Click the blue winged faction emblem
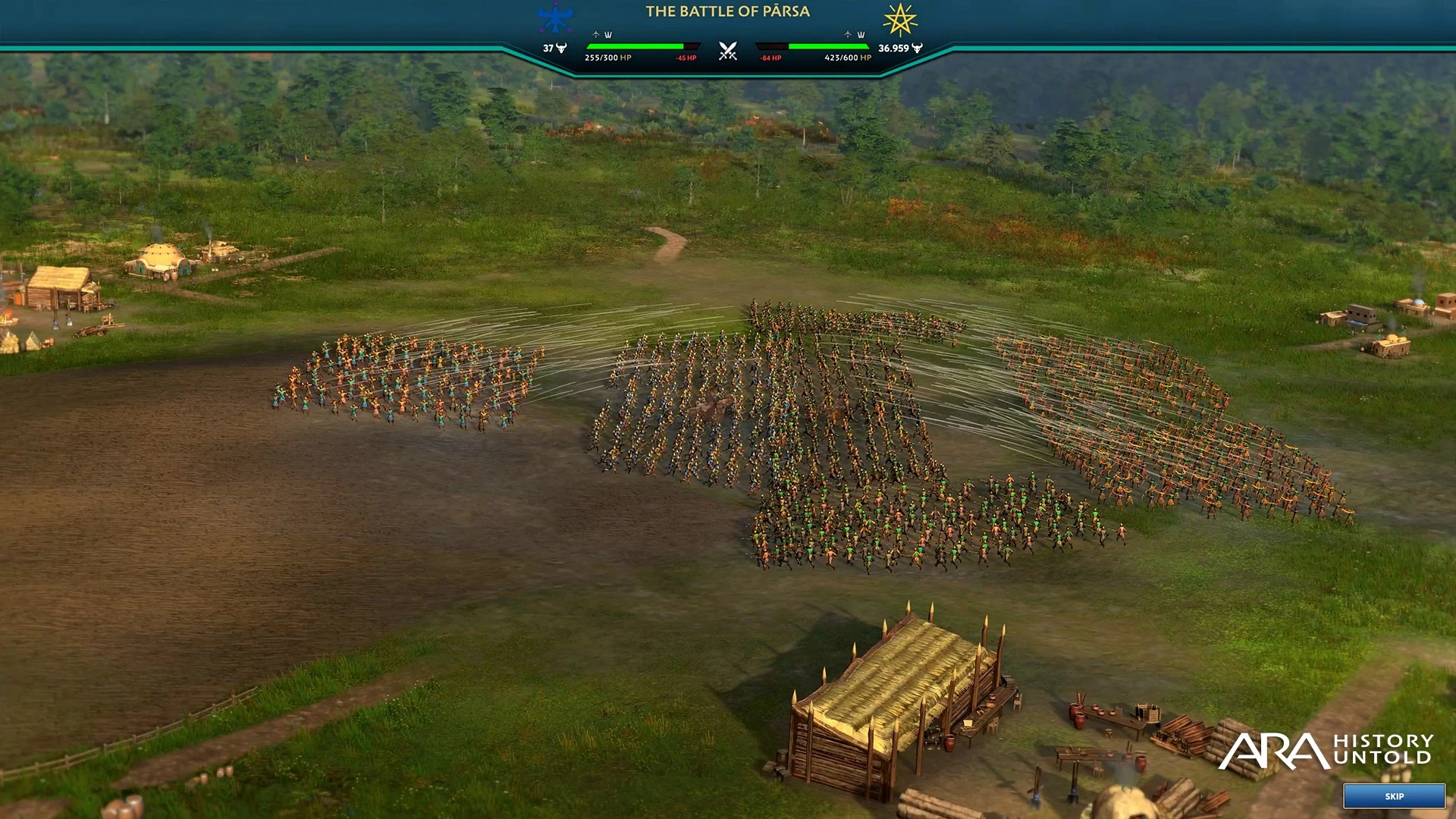 coord(555,18)
